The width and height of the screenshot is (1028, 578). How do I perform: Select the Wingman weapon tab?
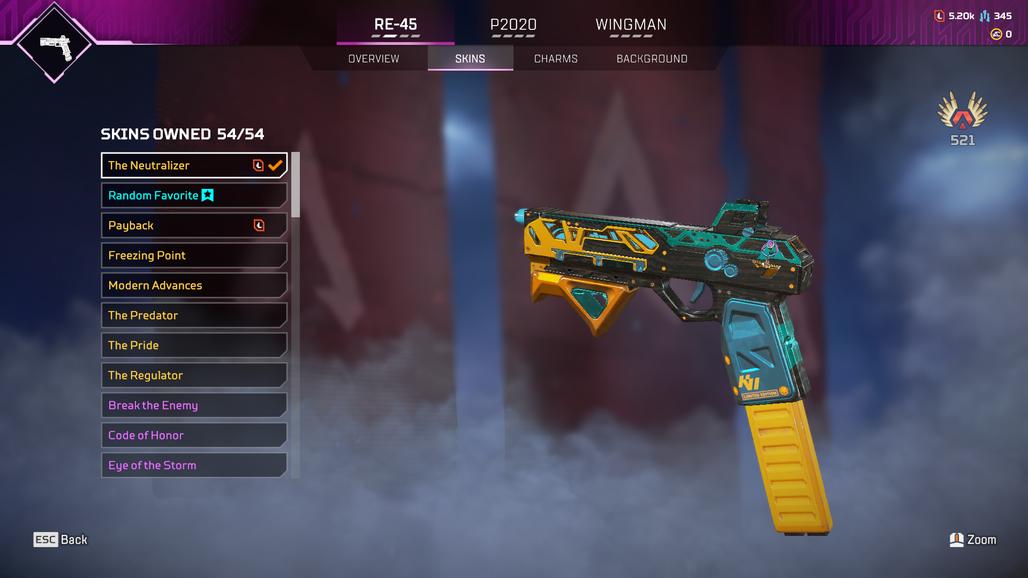(630, 25)
